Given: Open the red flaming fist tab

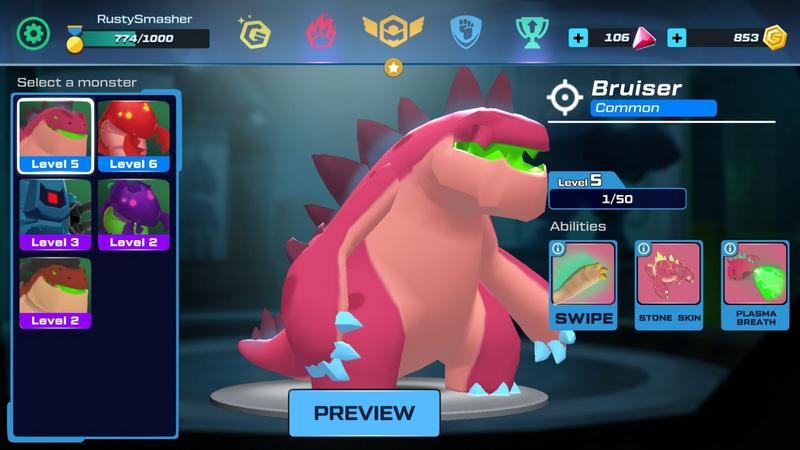Looking at the screenshot, I should pos(320,33).
